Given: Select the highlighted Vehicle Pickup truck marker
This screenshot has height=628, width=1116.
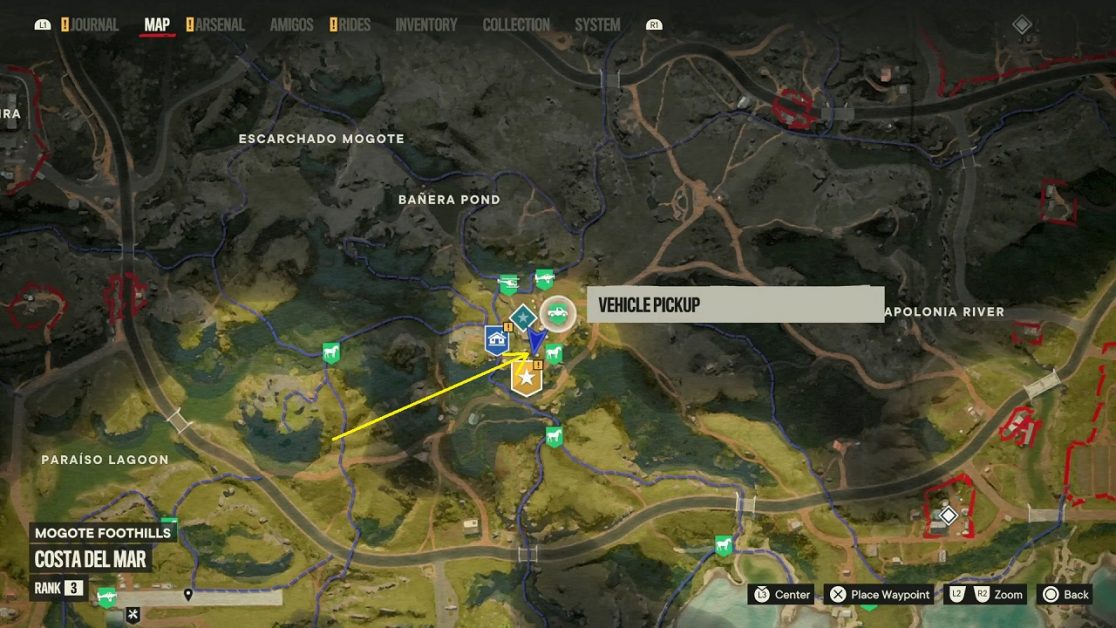Looking at the screenshot, I should tap(558, 314).
